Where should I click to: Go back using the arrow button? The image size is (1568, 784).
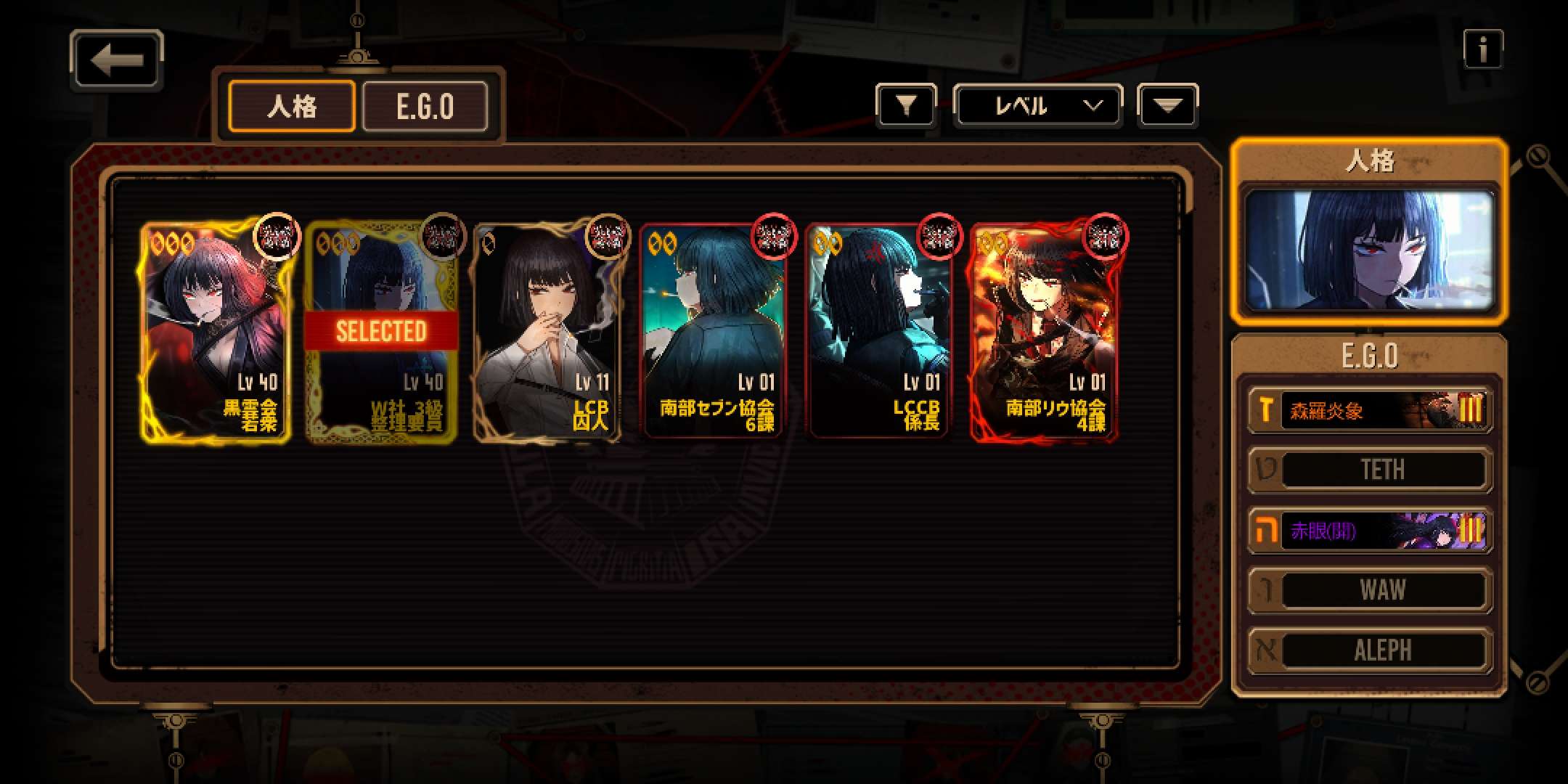click(x=117, y=60)
